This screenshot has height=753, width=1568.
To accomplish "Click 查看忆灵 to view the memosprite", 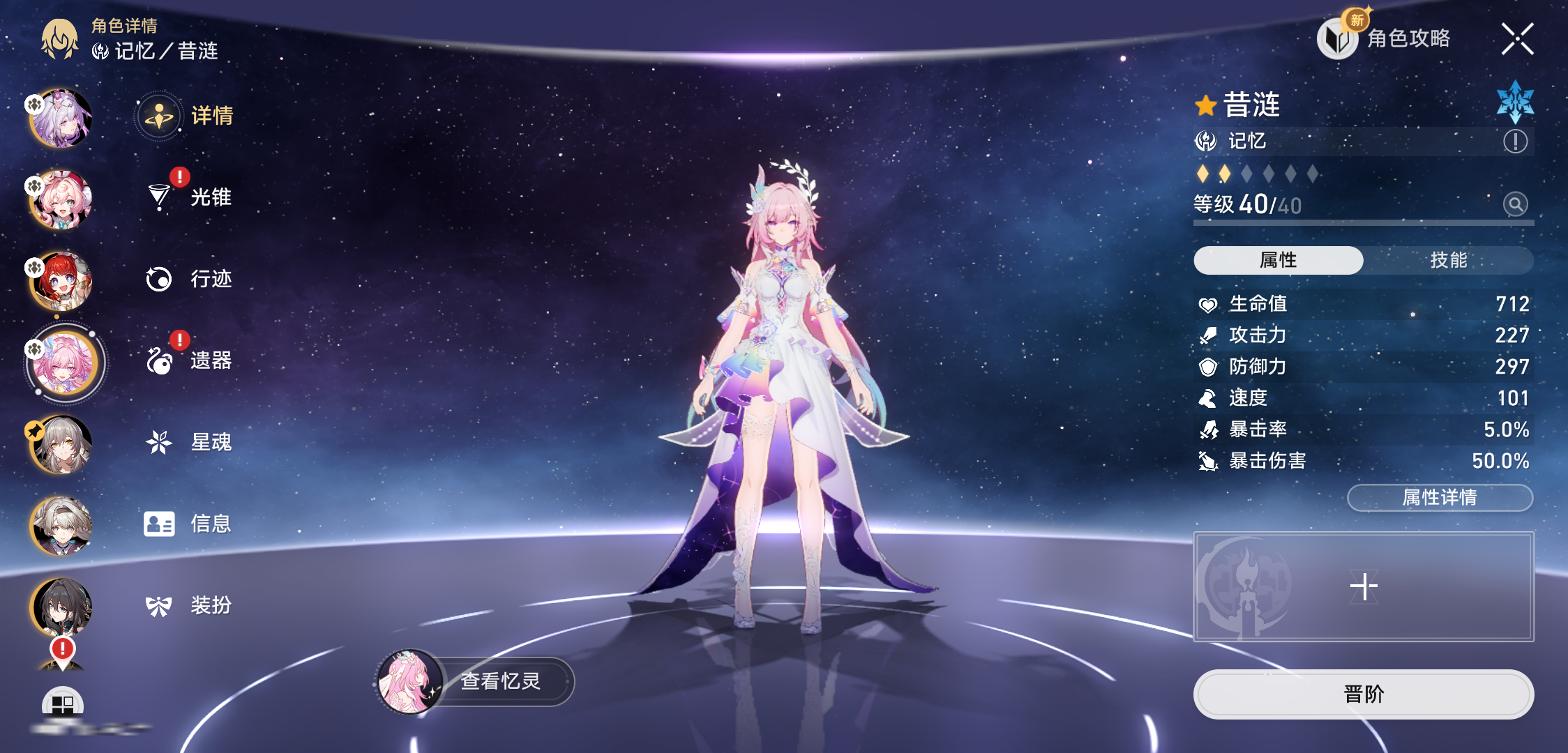I will pos(476,681).
